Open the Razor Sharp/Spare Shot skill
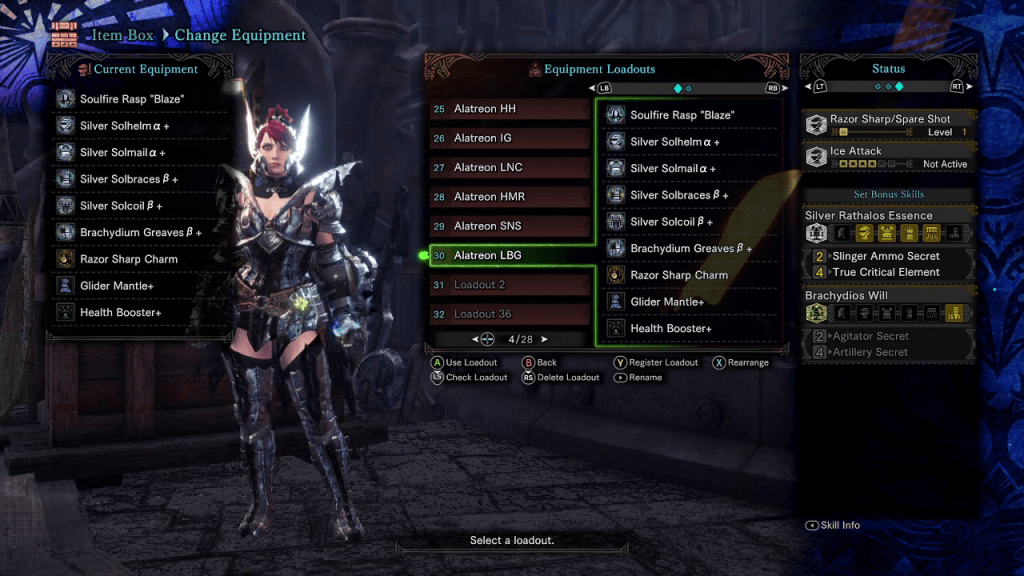 pos(888,125)
